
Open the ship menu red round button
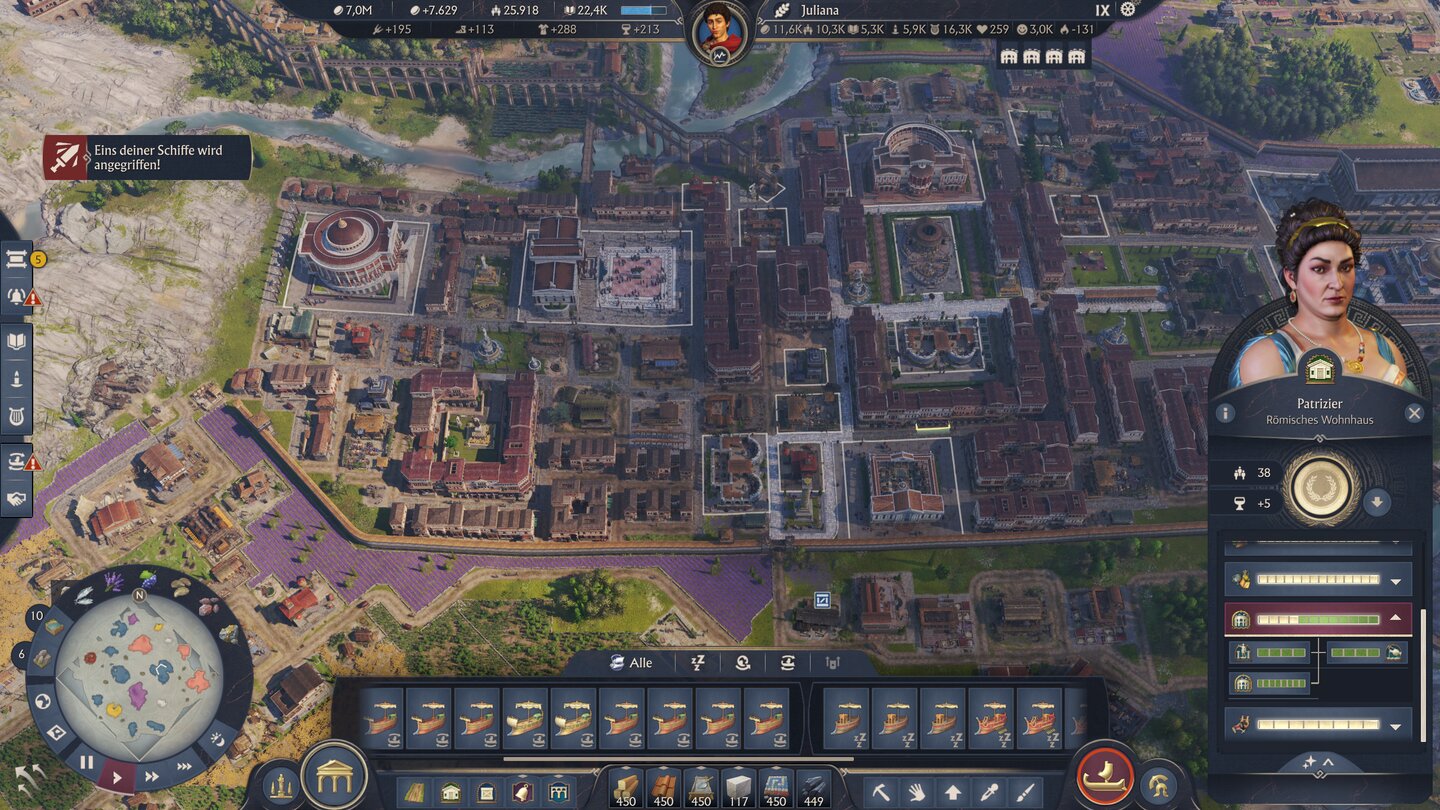(1104, 776)
